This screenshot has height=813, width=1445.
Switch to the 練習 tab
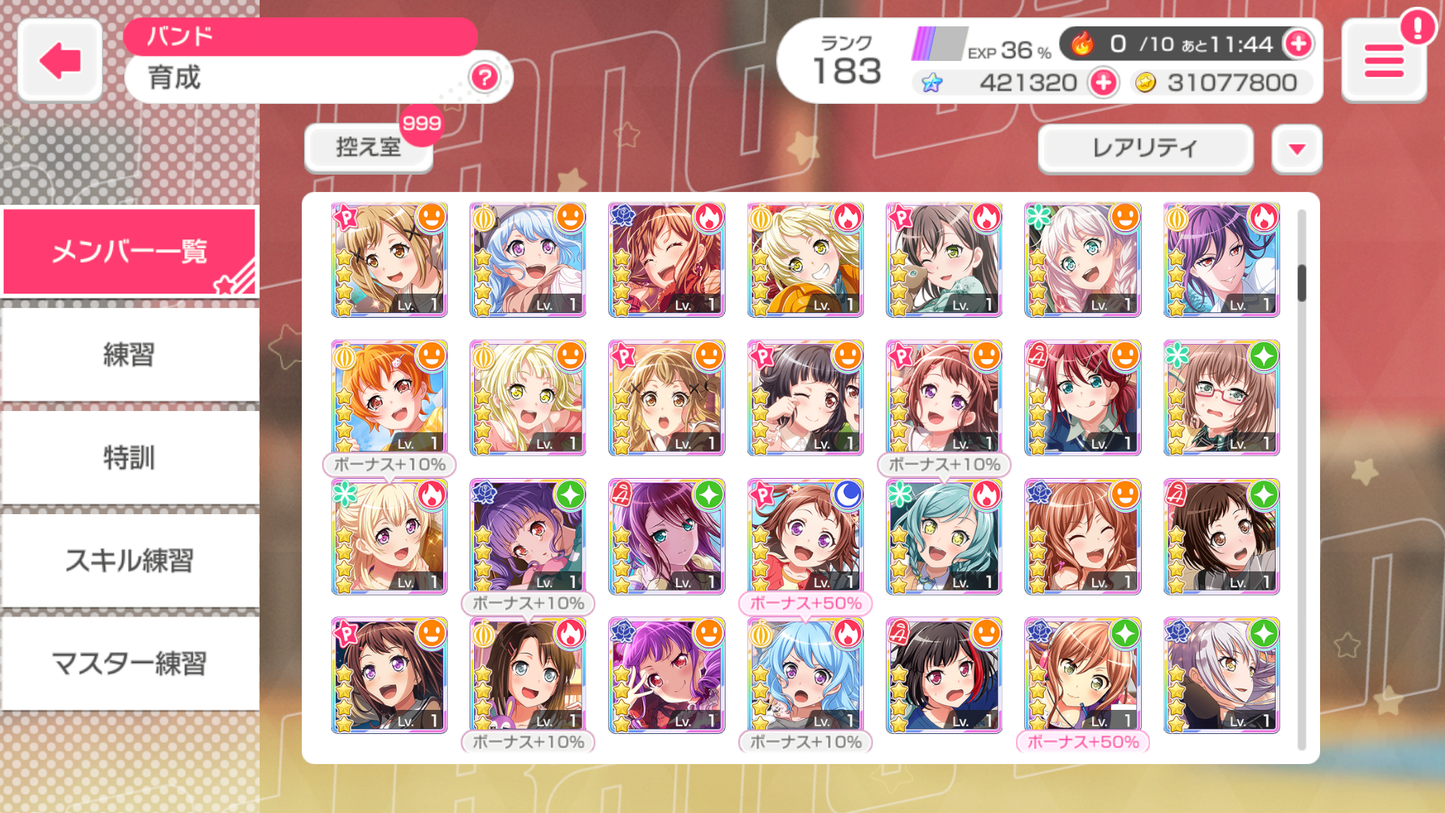pyautogui.click(x=129, y=354)
